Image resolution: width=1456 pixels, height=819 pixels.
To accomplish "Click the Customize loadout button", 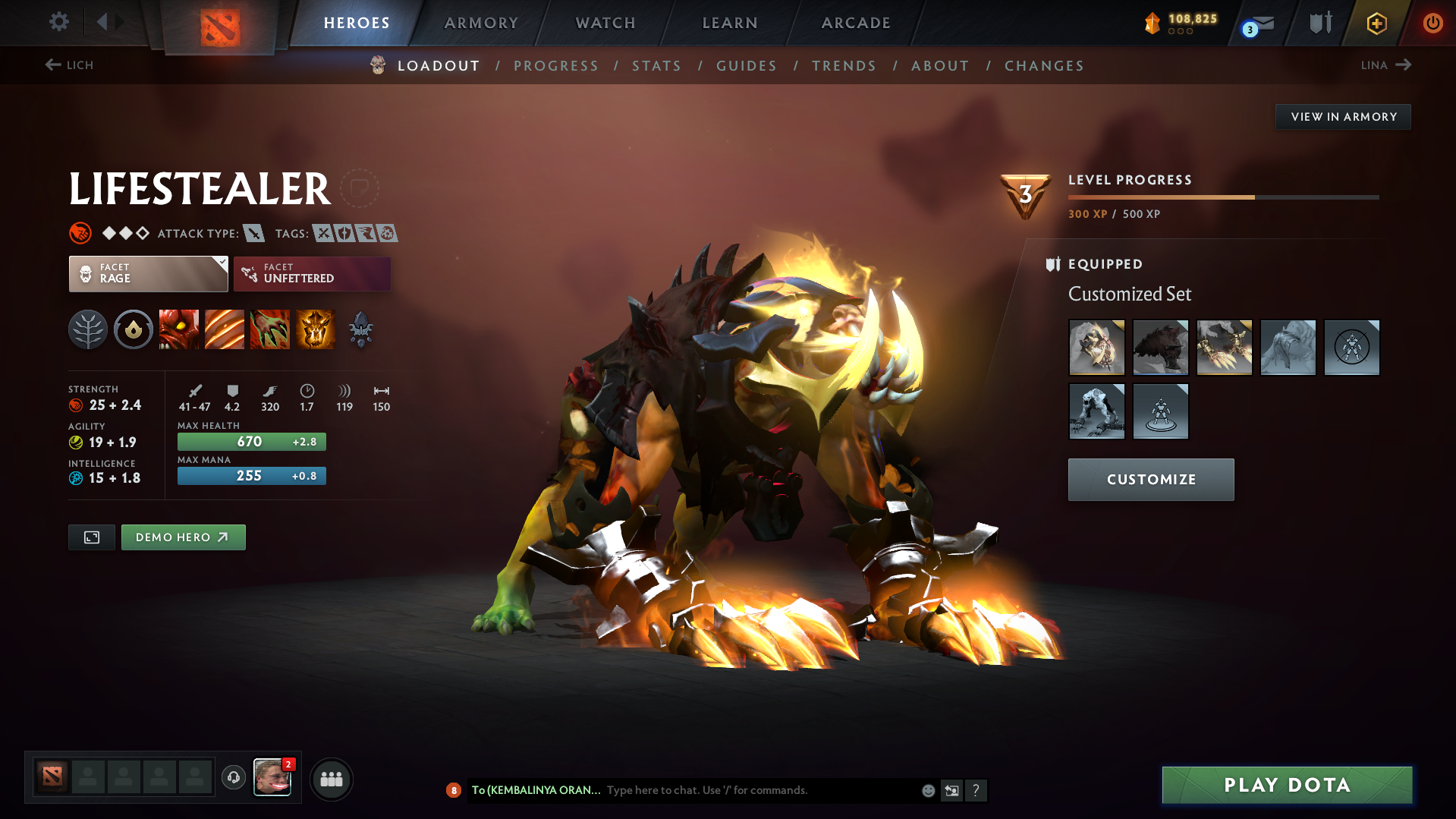I will pos(1151,480).
